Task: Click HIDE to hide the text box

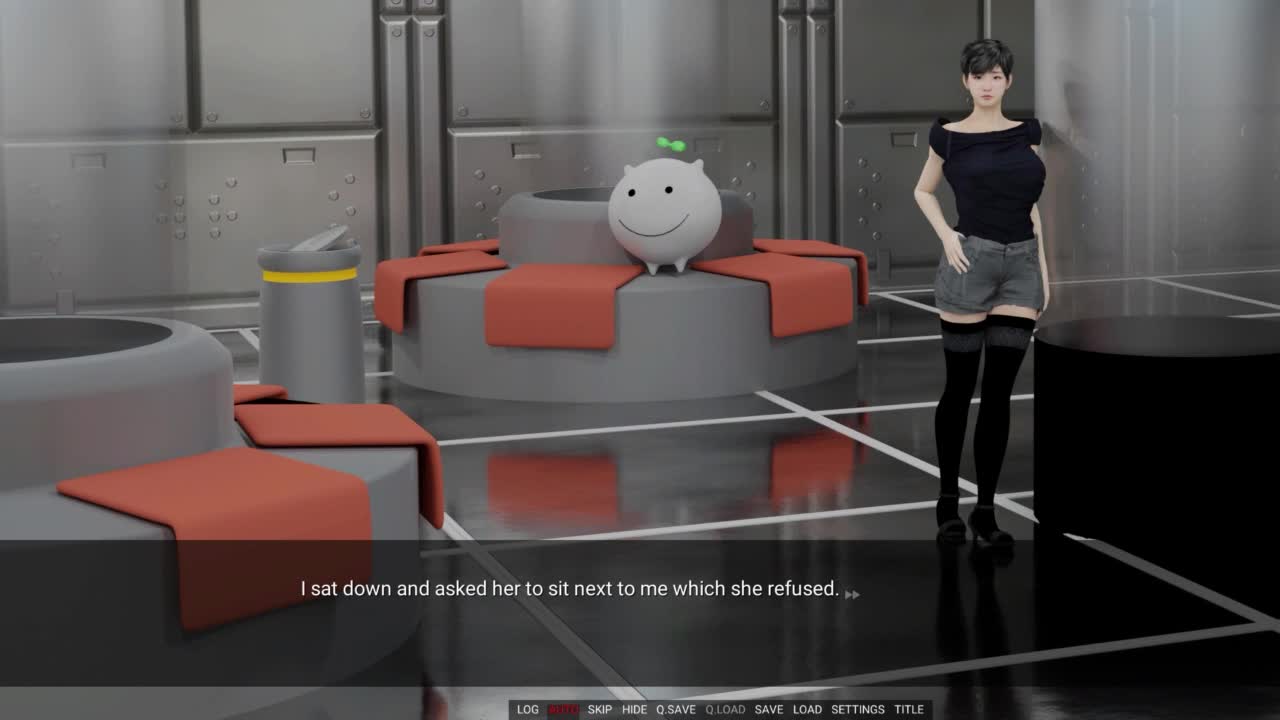Action: point(635,709)
